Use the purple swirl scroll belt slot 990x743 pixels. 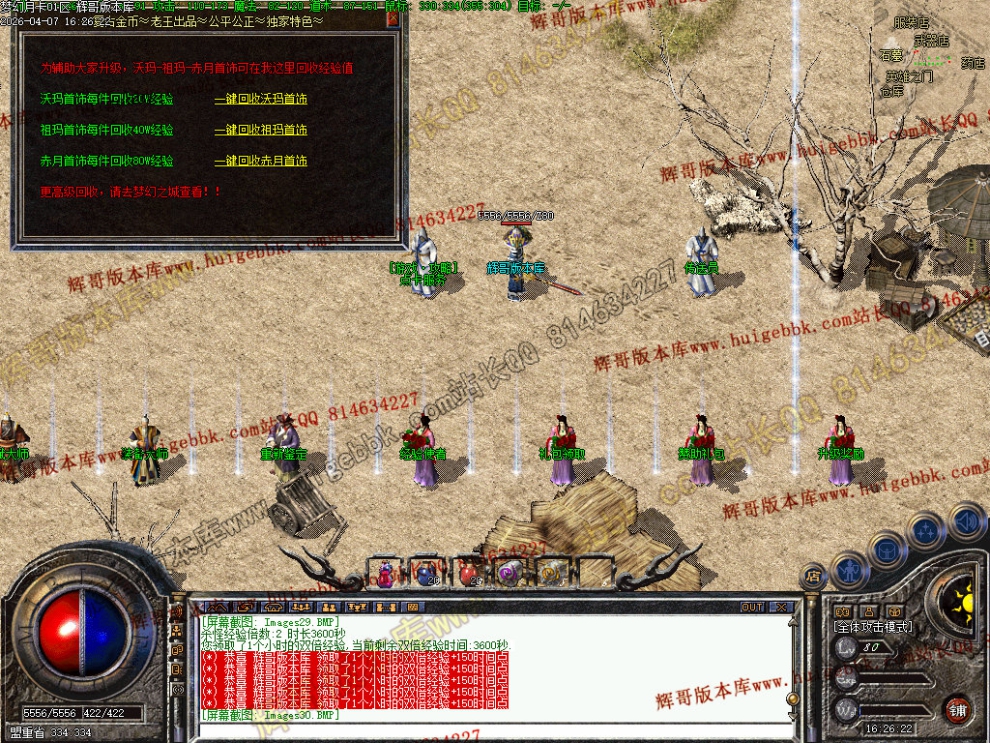[509, 573]
